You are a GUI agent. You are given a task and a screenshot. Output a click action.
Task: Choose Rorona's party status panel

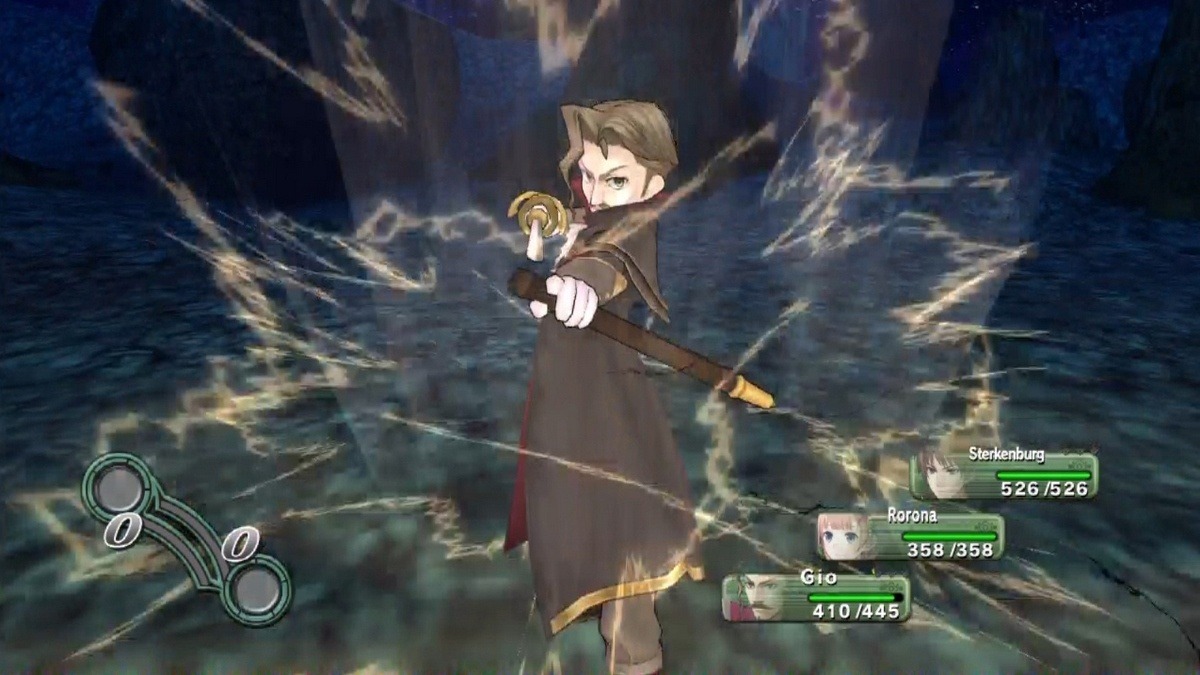[x=910, y=536]
